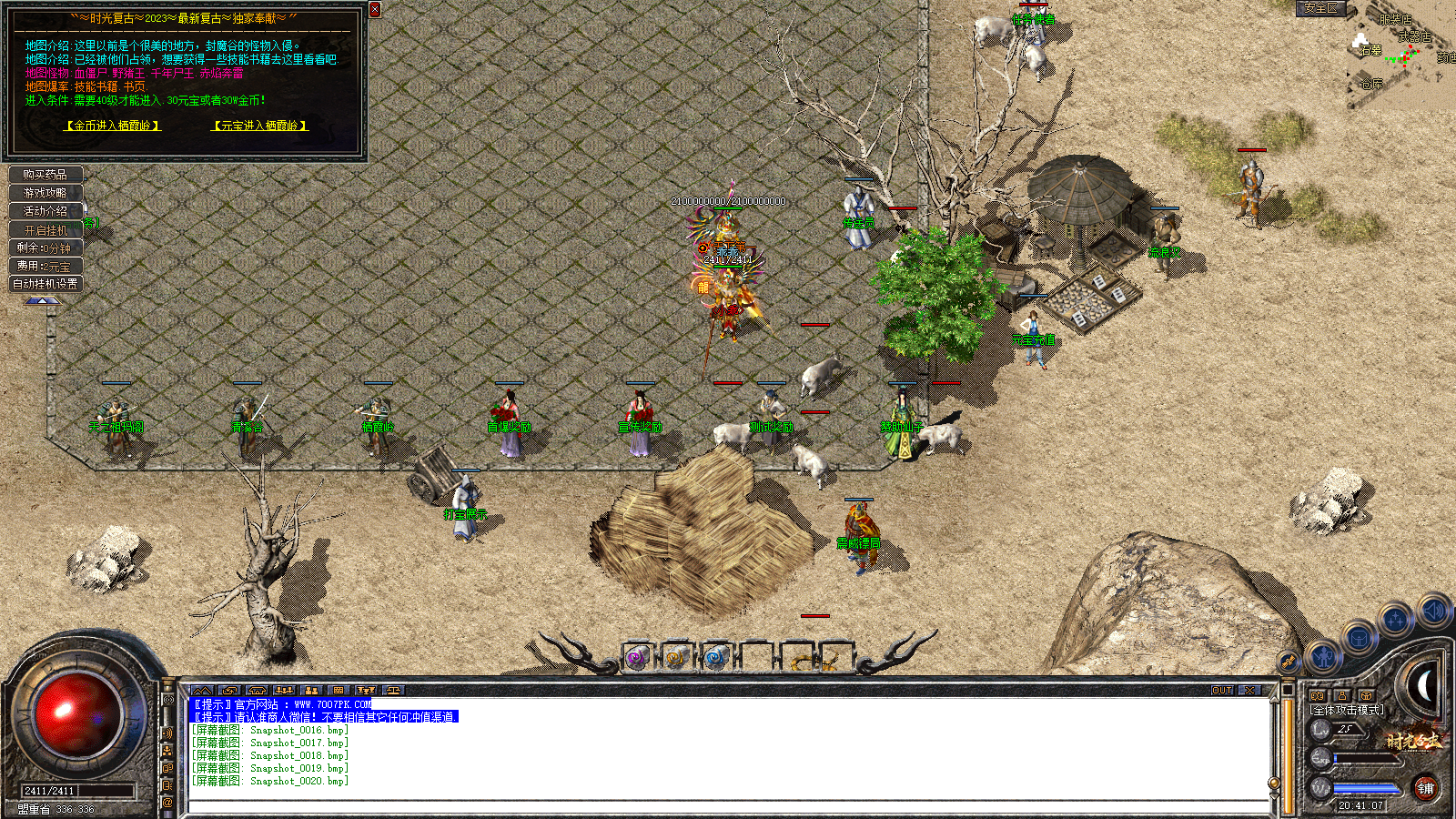Click the coin icon above 全体攻击模式 label
Screen dimensions: 1456x819
tap(1318, 697)
